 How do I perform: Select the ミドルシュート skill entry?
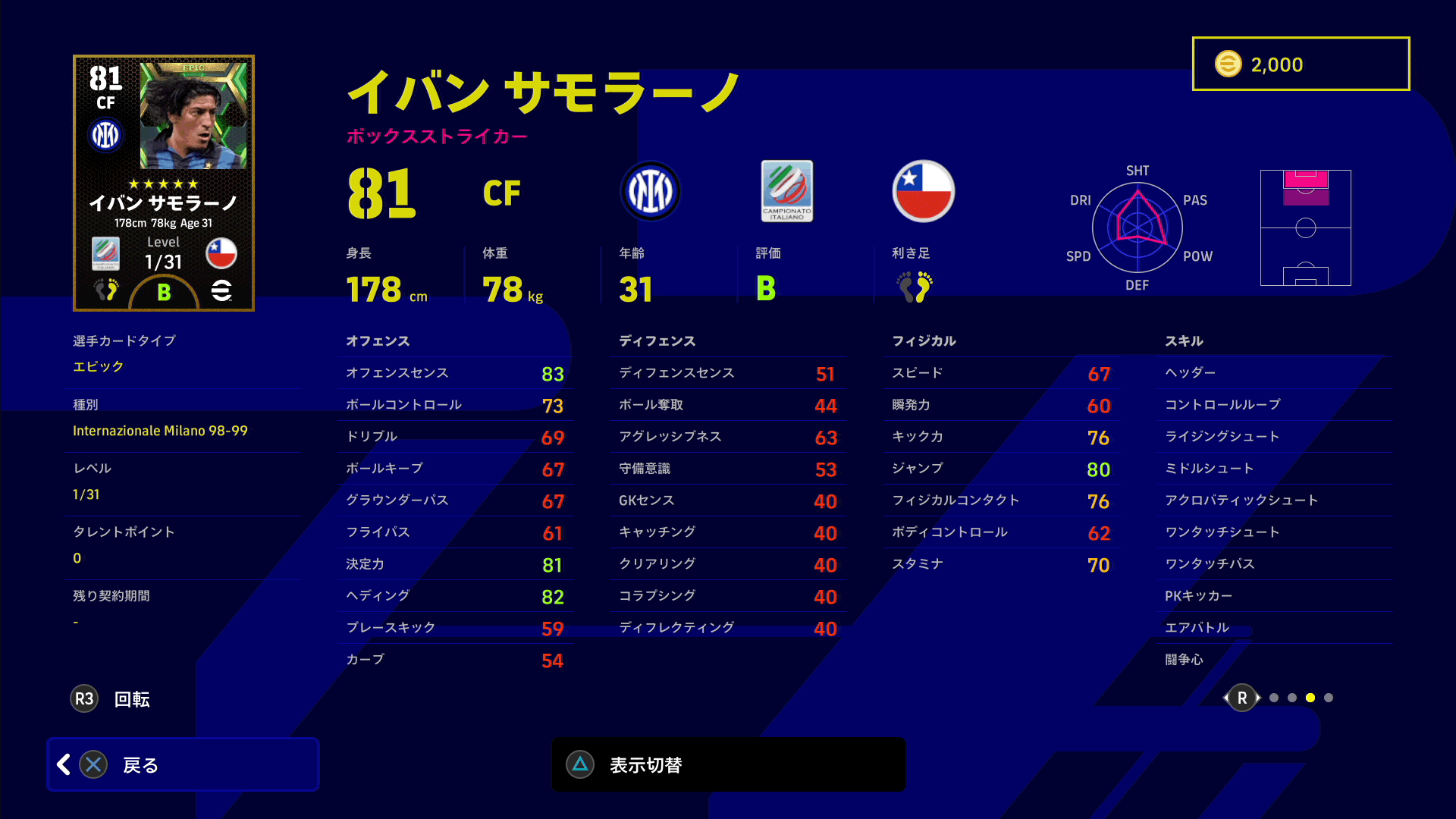pos(1274,468)
